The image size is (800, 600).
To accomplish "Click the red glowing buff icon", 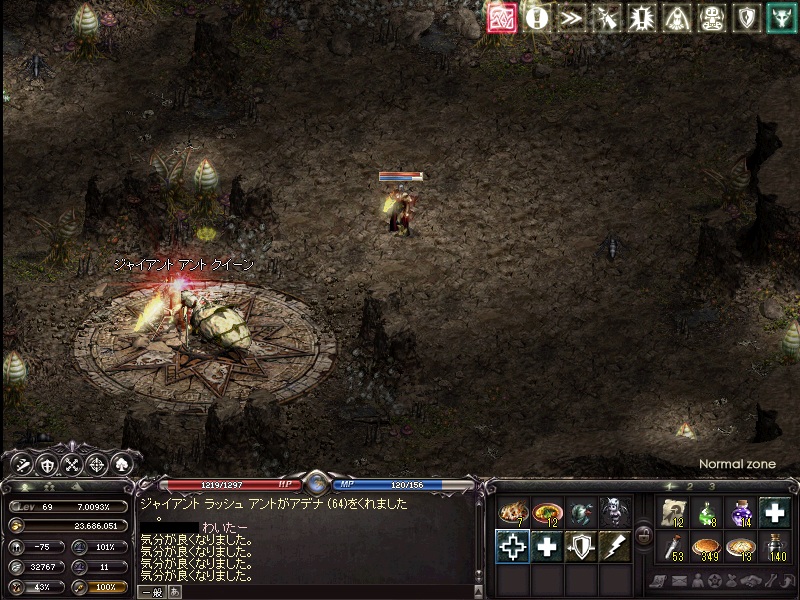I will [502, 18].
